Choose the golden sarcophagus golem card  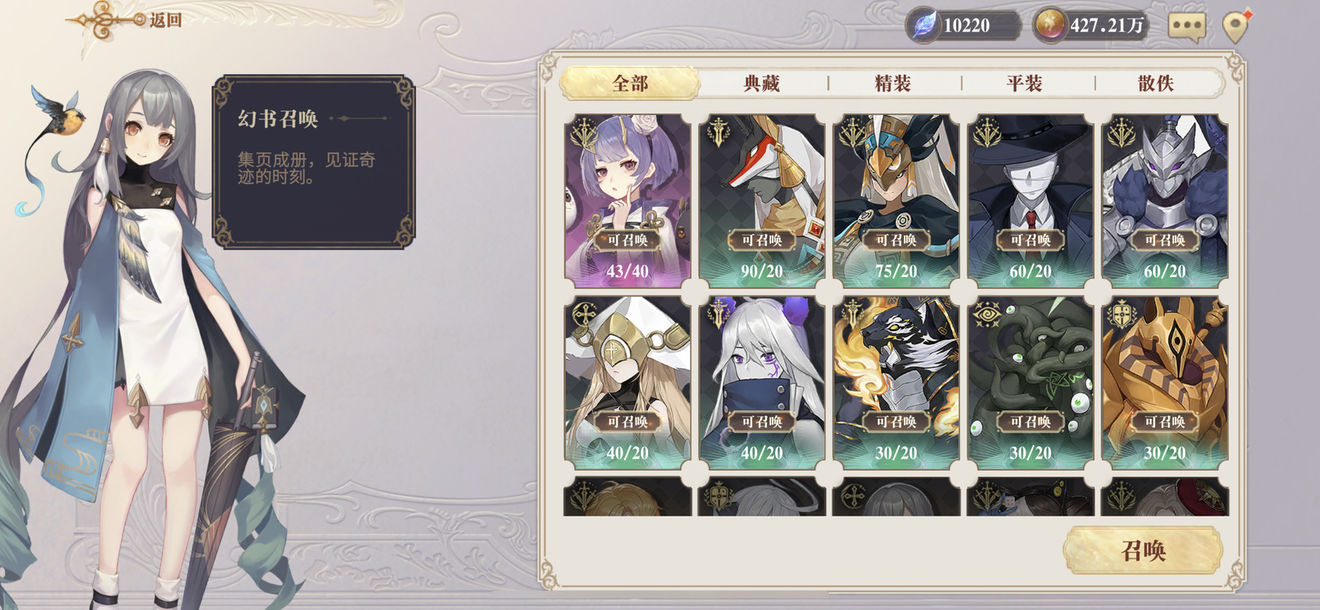point(1164,382)
